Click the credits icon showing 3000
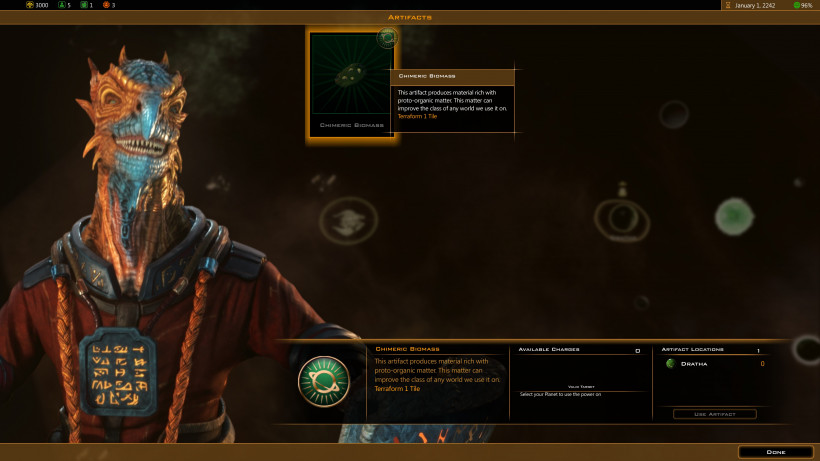Screen dimensions: 820x461 (30, 5)
